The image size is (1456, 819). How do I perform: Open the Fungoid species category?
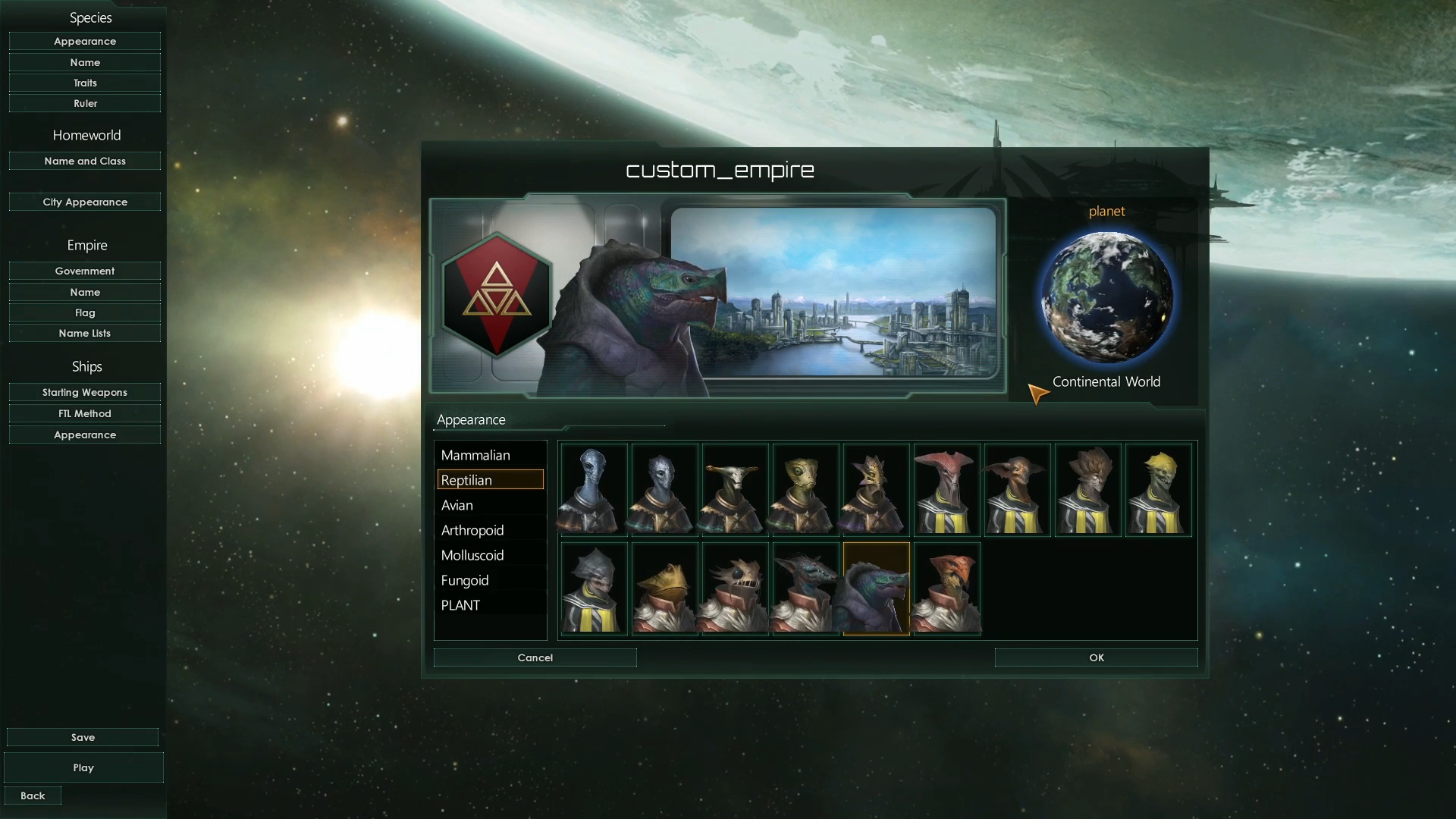465,580
